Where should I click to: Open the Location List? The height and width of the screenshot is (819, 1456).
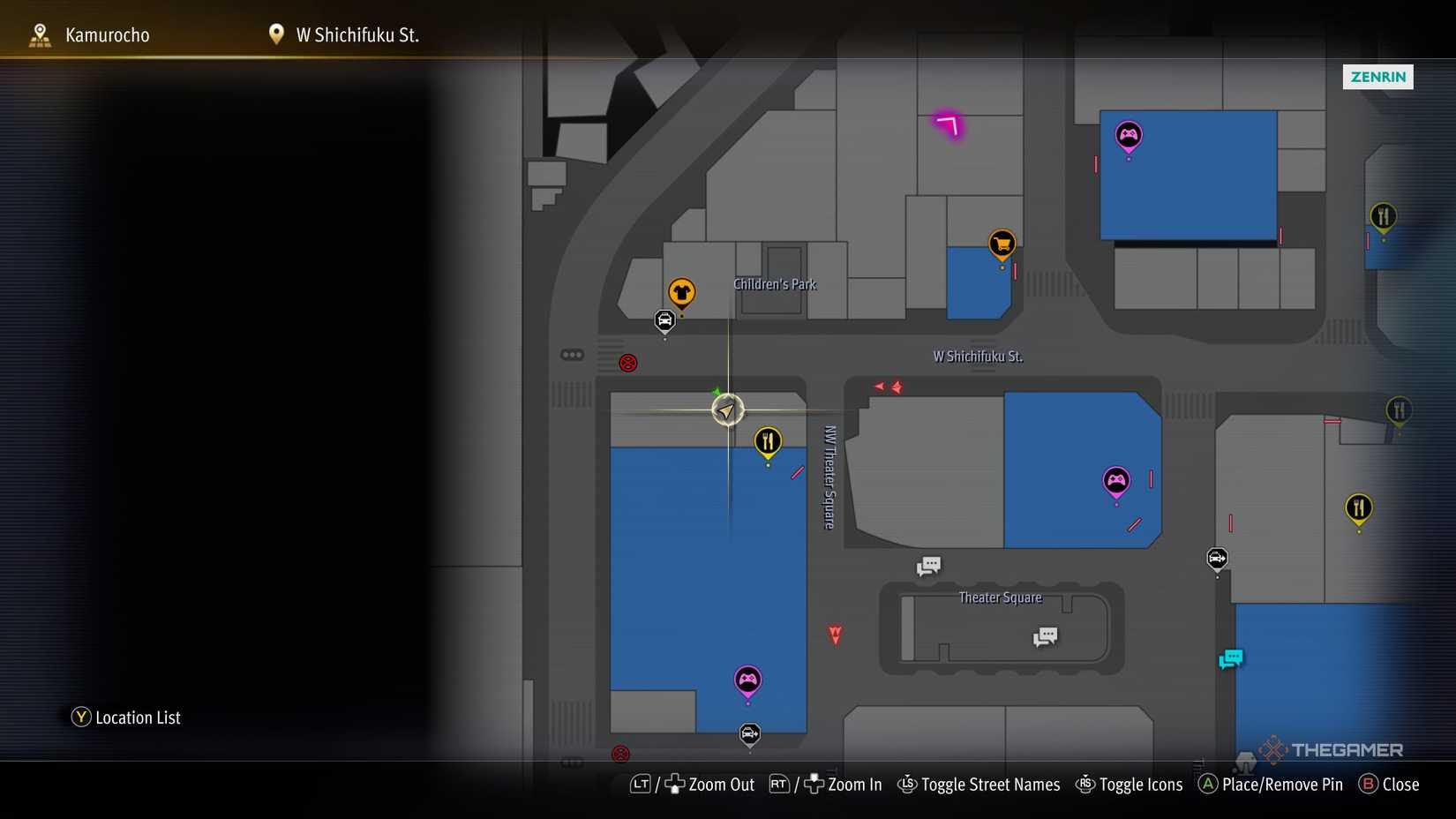pos(126,717)
